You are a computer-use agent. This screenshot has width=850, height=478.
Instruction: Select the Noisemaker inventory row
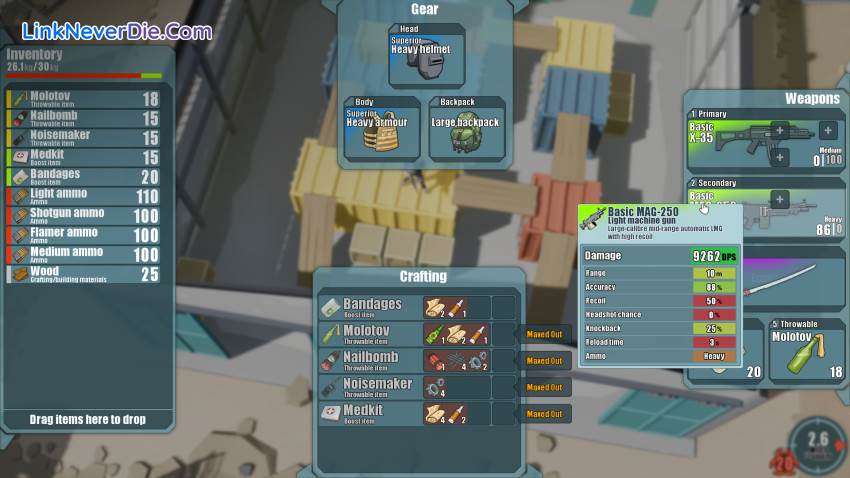pyautogui.click(x=84, y=138)
